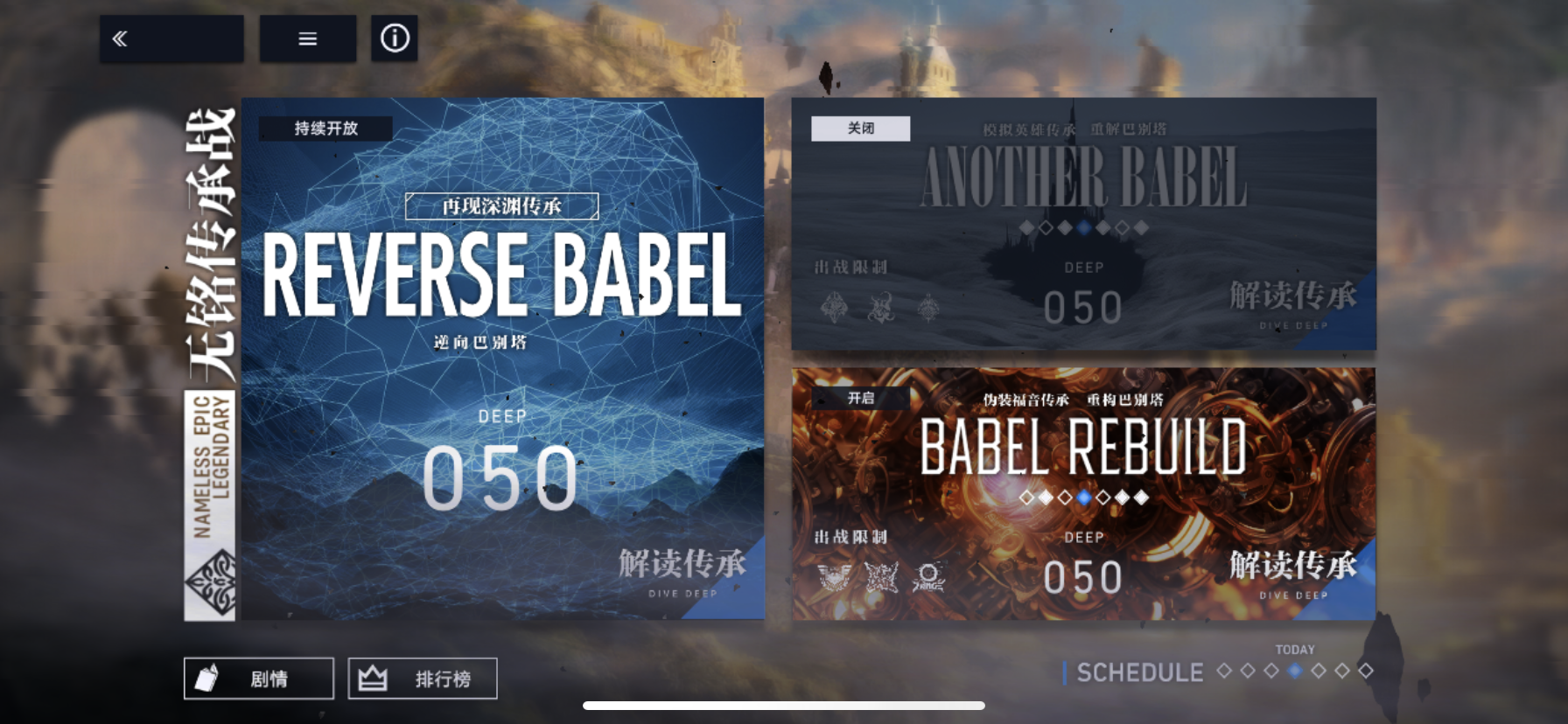The image size is (1568, 724).
Task: Click the double-chevron back icon
Action: [x=120, y=38]
